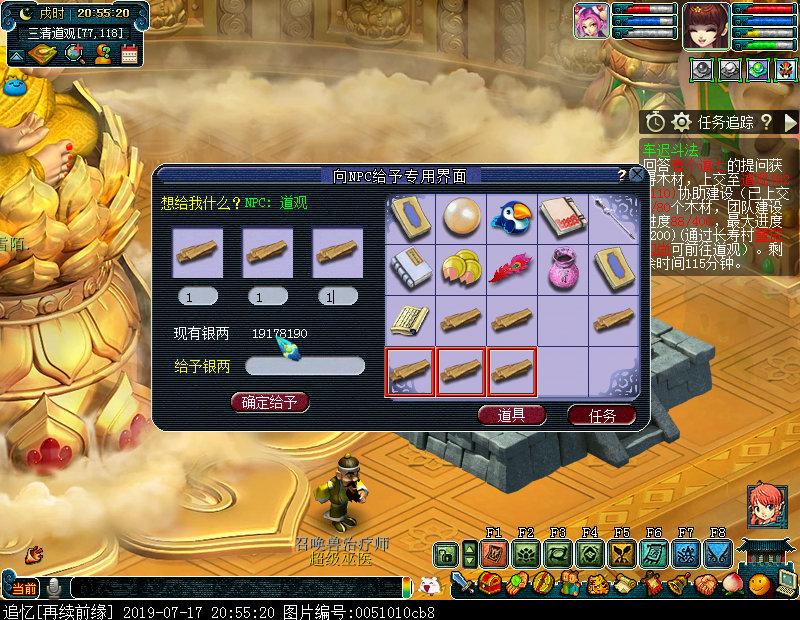Viewport: 800px width, 620px height.
Task: Close the NPC give window
Action: click(637, 175)
